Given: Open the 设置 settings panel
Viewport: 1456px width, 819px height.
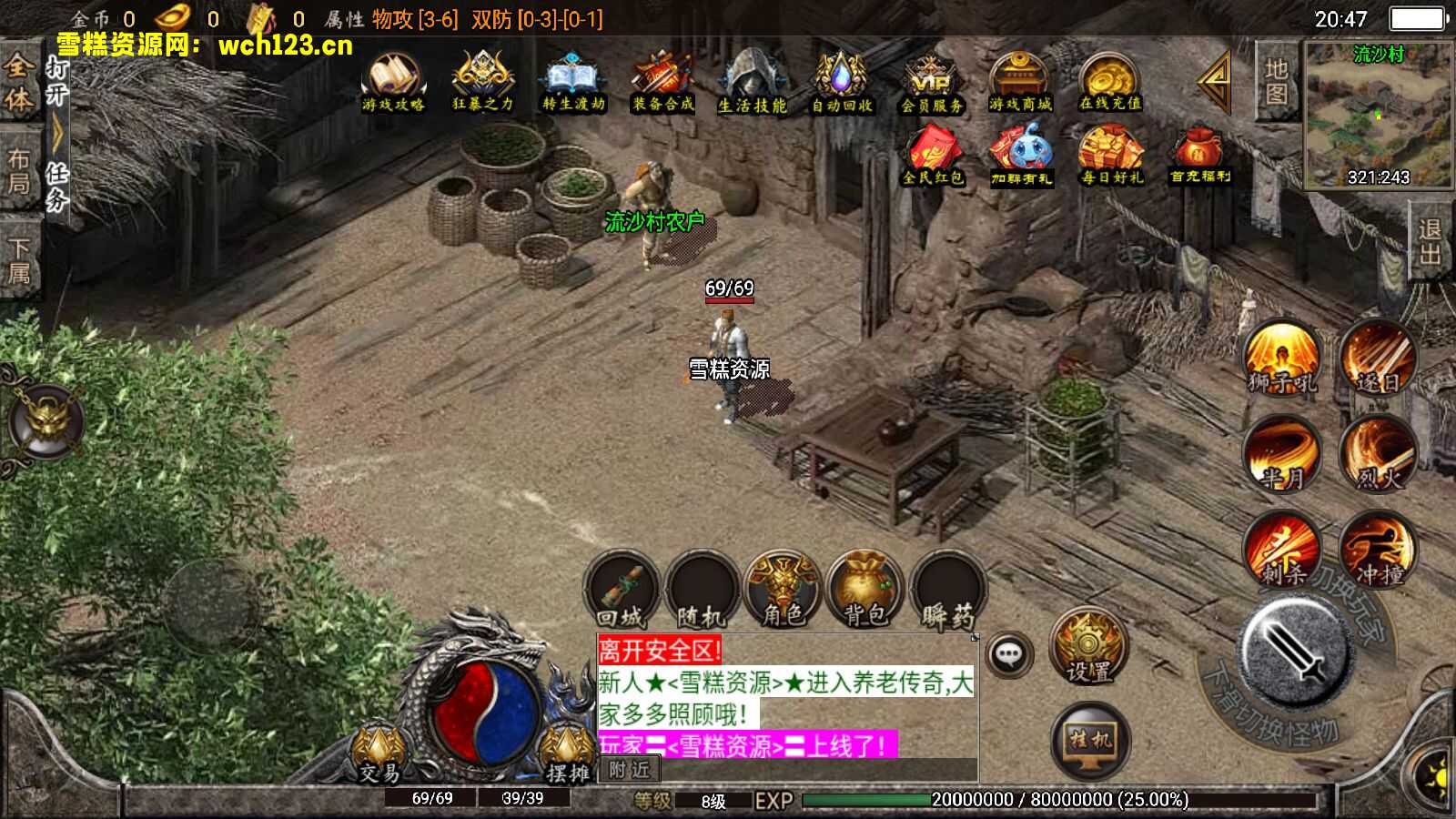Looking at the screenshot, I should click(1088, 648).
